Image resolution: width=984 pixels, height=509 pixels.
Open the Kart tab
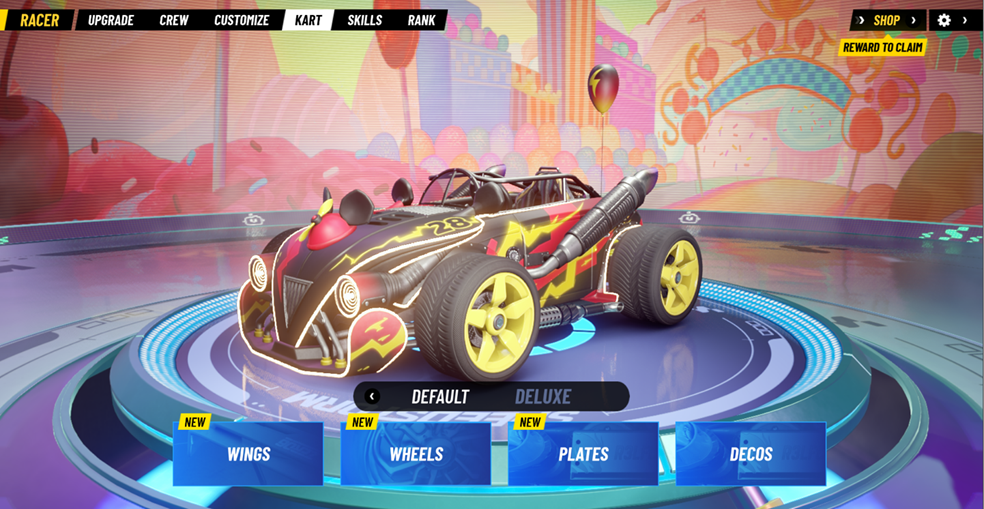308,20
